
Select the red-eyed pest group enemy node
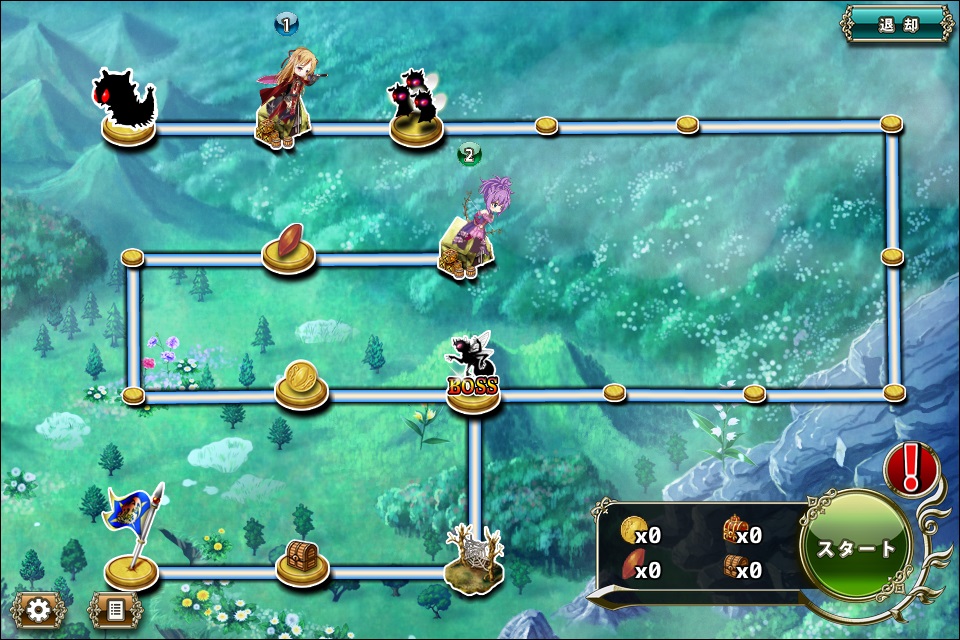pos(416,107)
